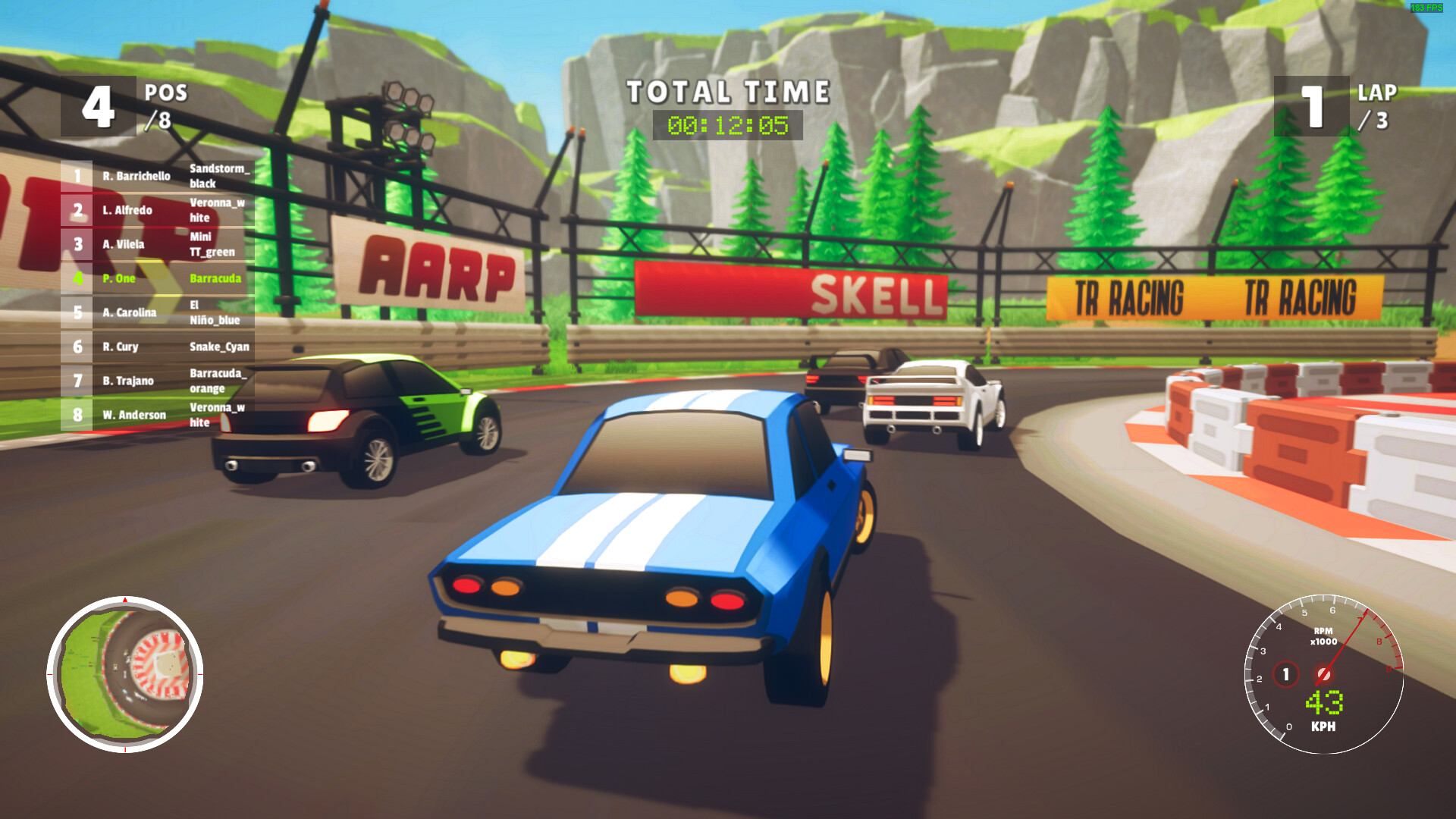Expand R. Barrichello's leaderboard entry
1456x819 pixels.
(136, 177)
